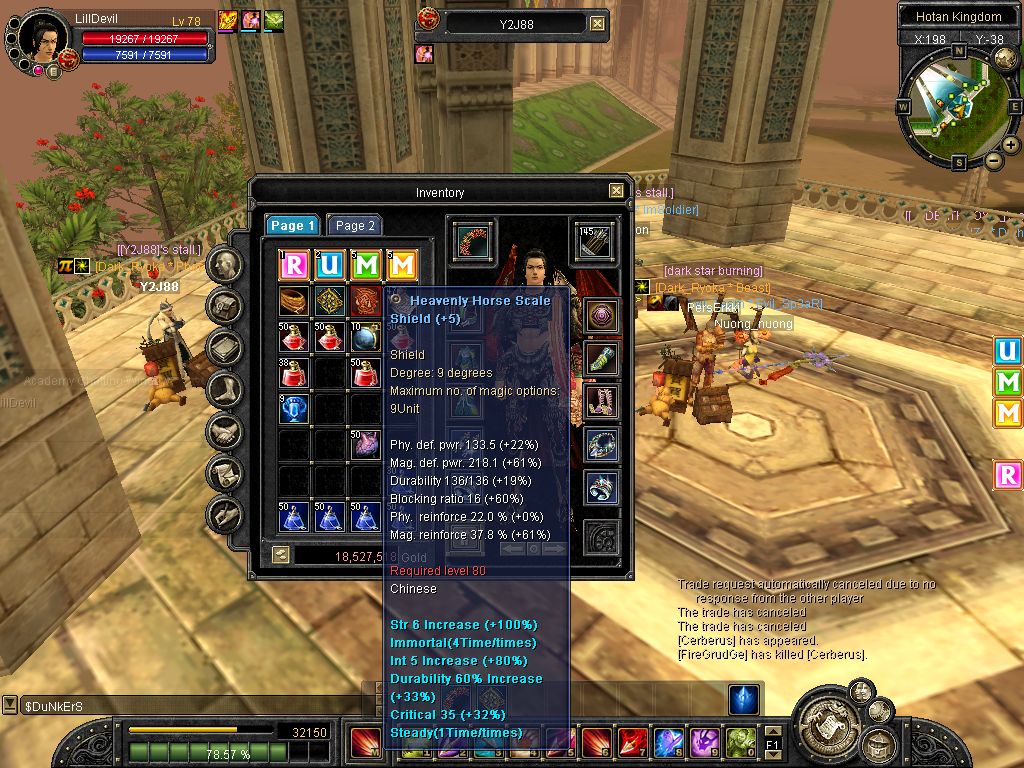Select inventory Page 1 tab
Image resolution: width=1024 pixels, height=768 pixels.
click(293, 226)
